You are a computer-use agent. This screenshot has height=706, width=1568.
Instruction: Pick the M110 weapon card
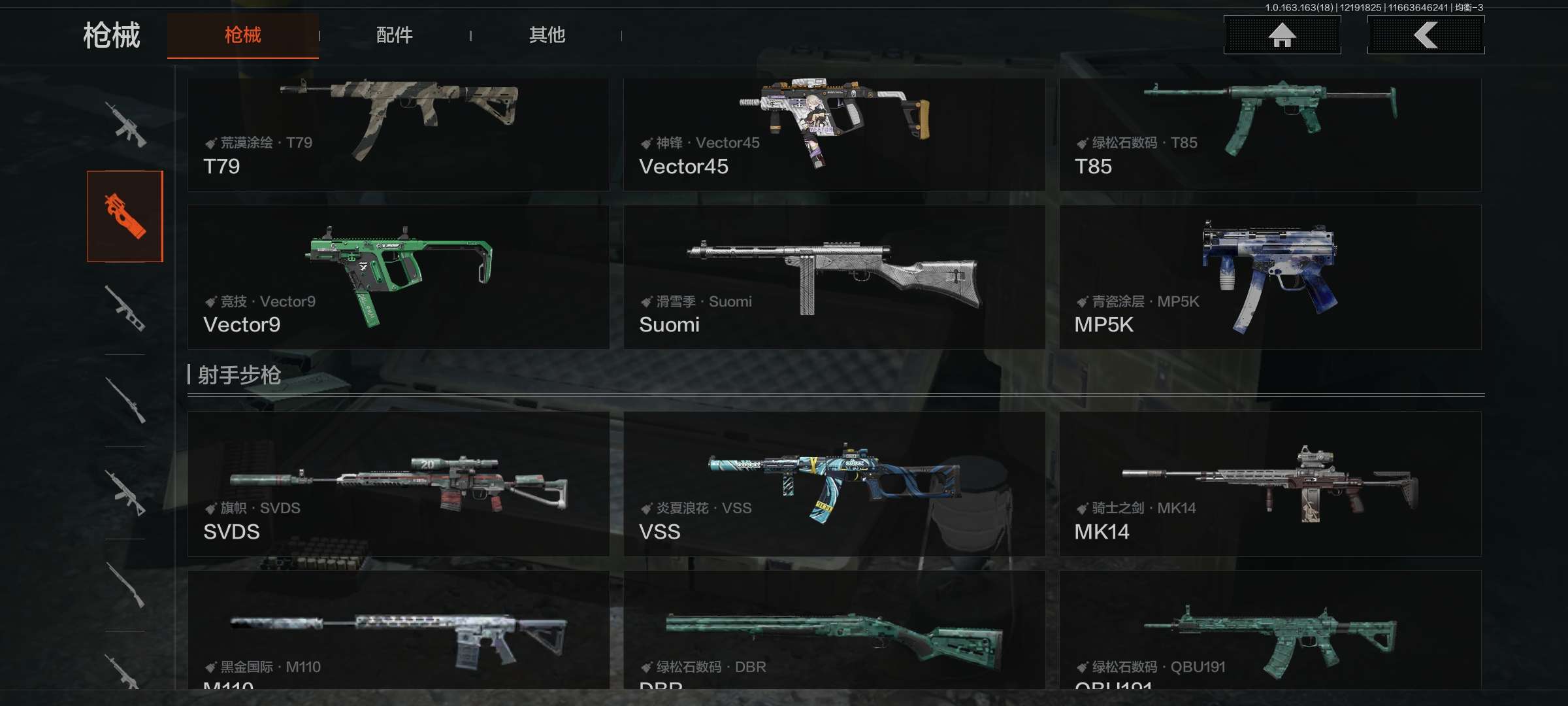[x=398, y=630]
